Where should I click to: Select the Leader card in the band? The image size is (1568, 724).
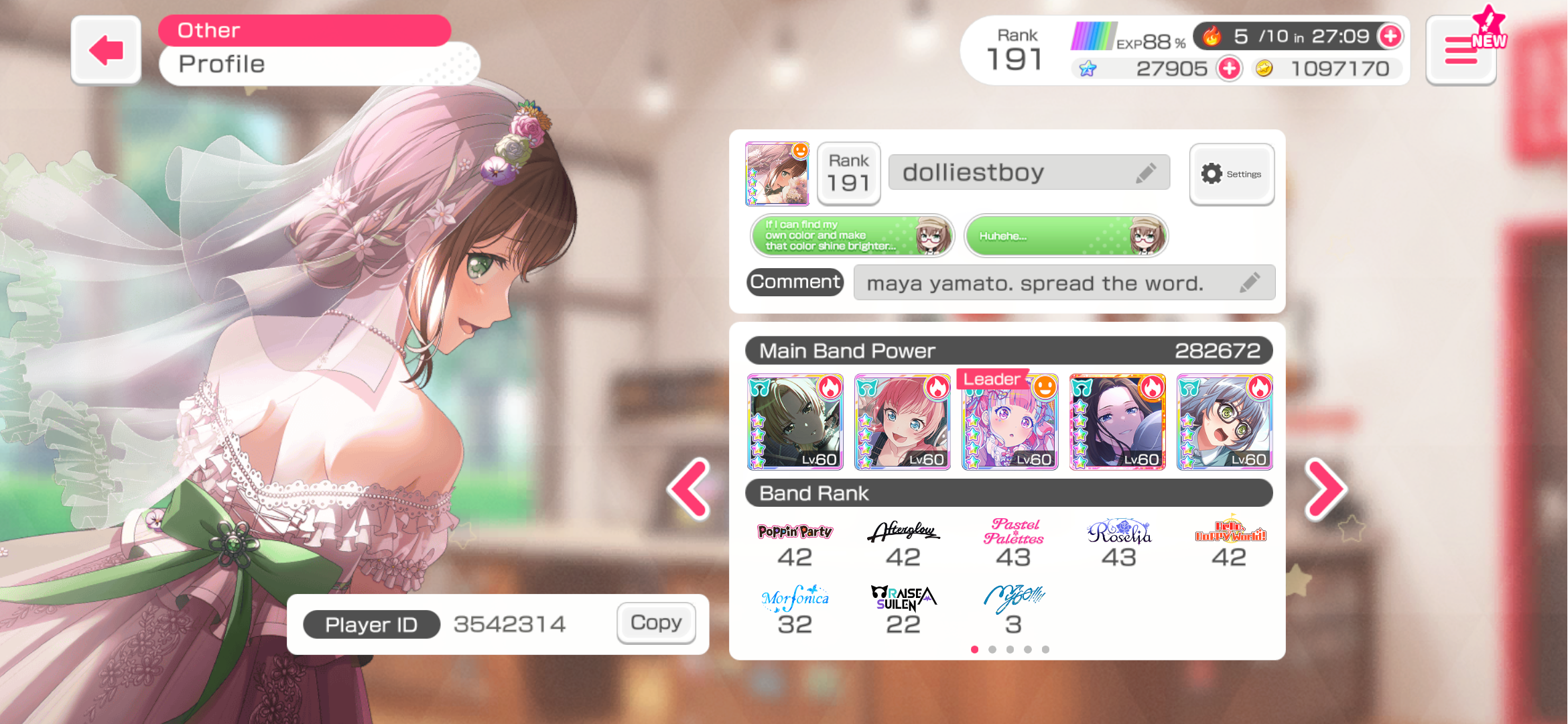click(1010, 422)
